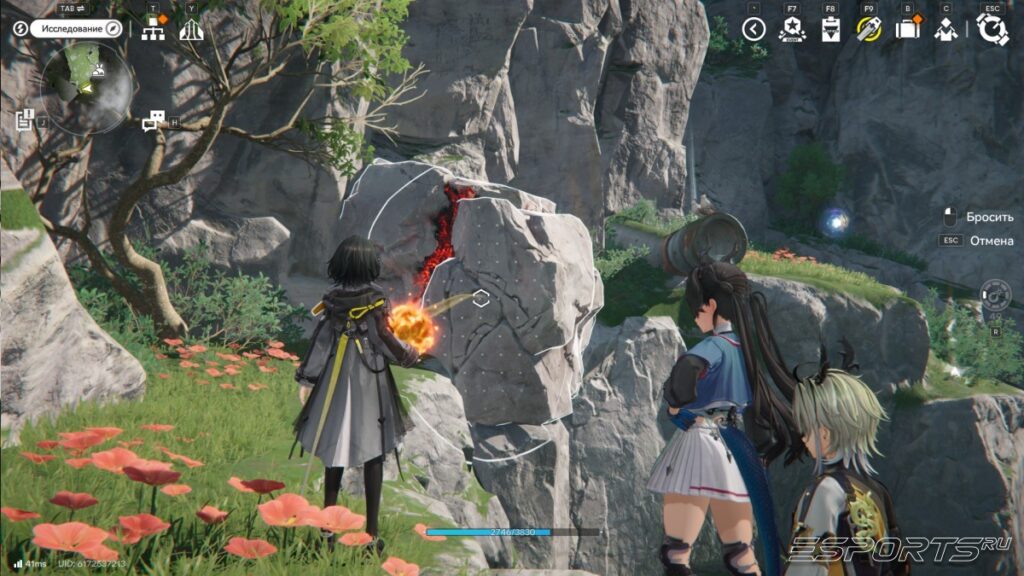Click the left-arrow circle to collapse the menu bar
The image size is (1024, 576).
(754, 29)
